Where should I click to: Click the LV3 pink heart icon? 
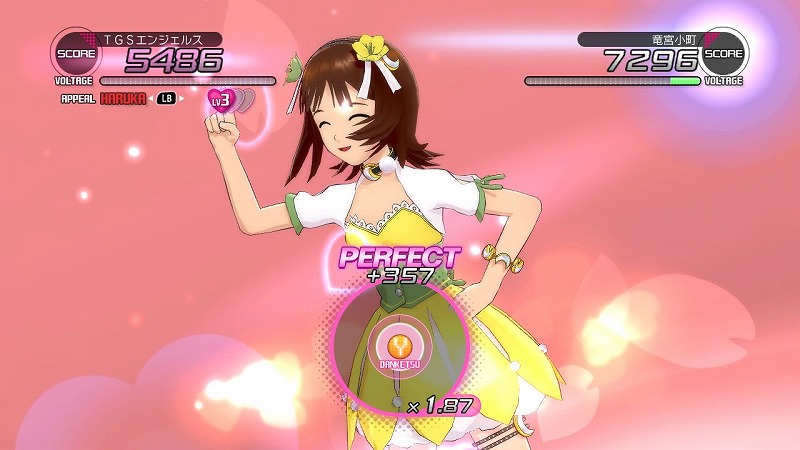[x=221, y=100]
